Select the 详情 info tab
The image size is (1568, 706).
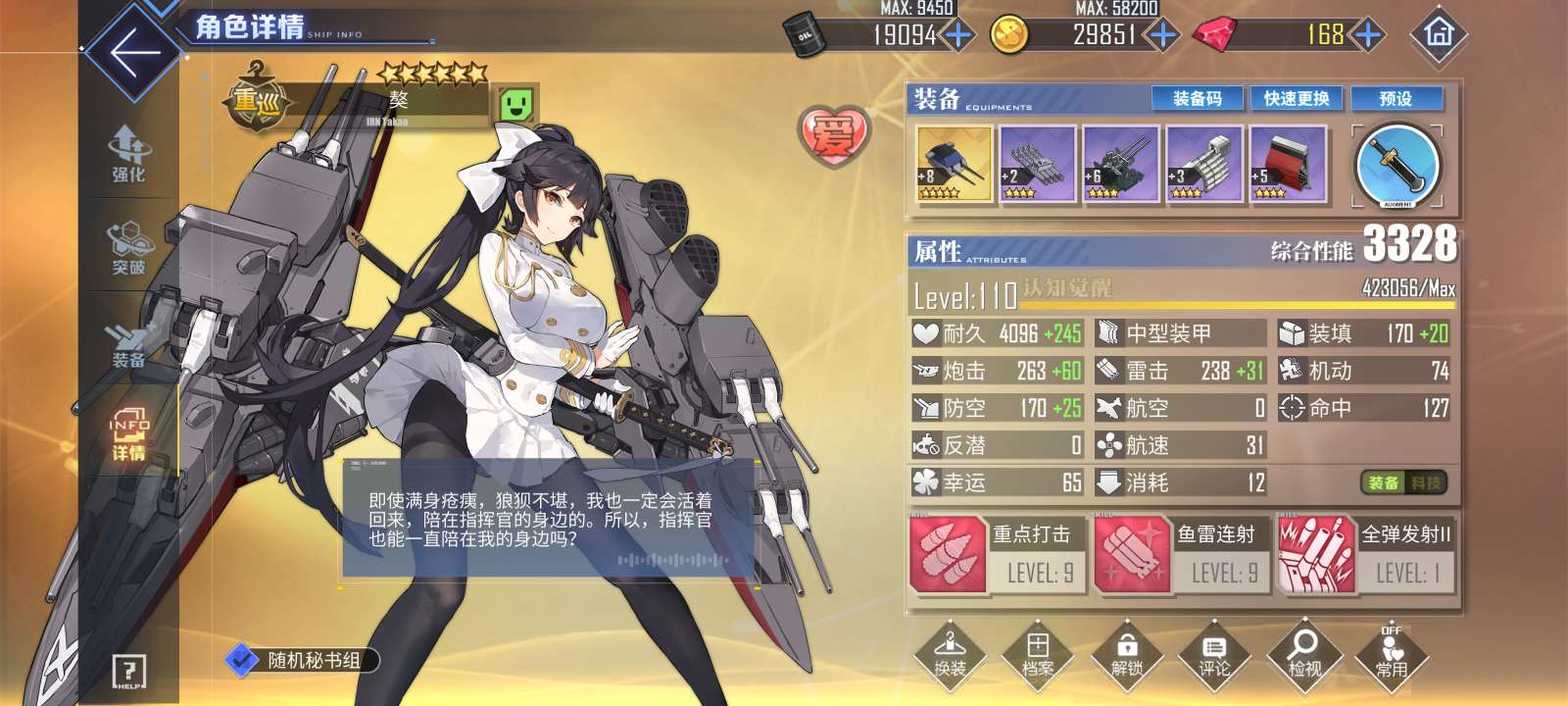click(128, 436)
